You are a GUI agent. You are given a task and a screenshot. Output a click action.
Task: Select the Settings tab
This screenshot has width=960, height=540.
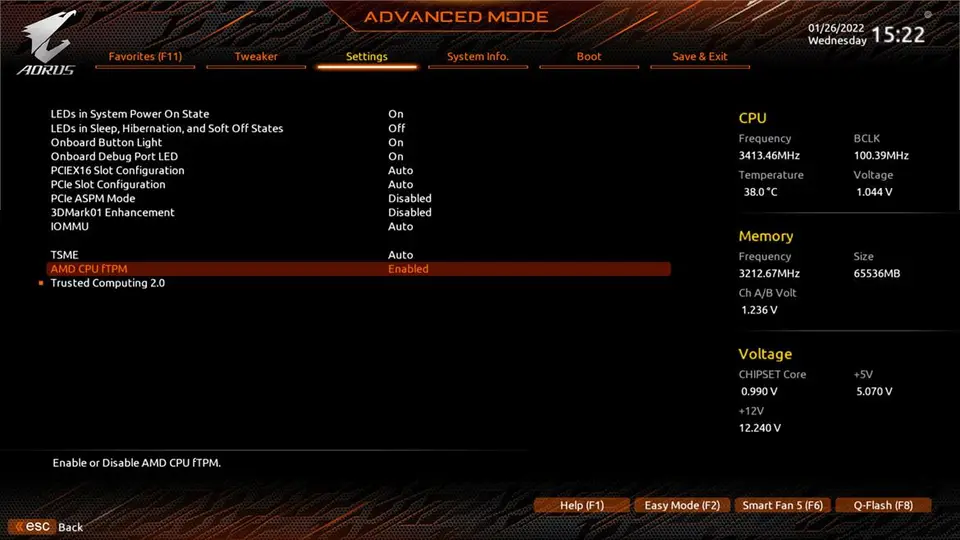click(367, 57)
